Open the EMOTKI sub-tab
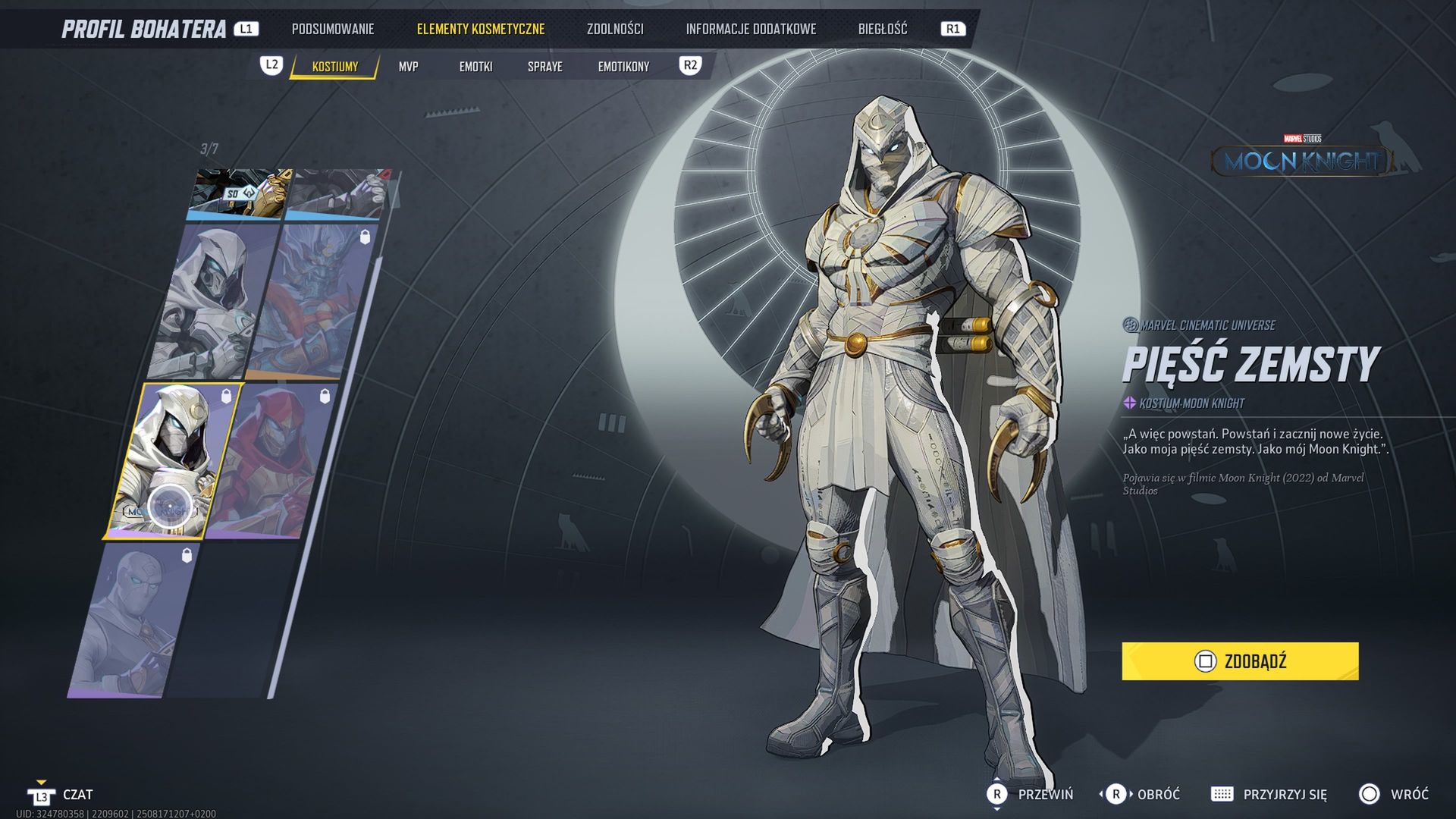Screen dimensions: 1456x819 point(475,67)
